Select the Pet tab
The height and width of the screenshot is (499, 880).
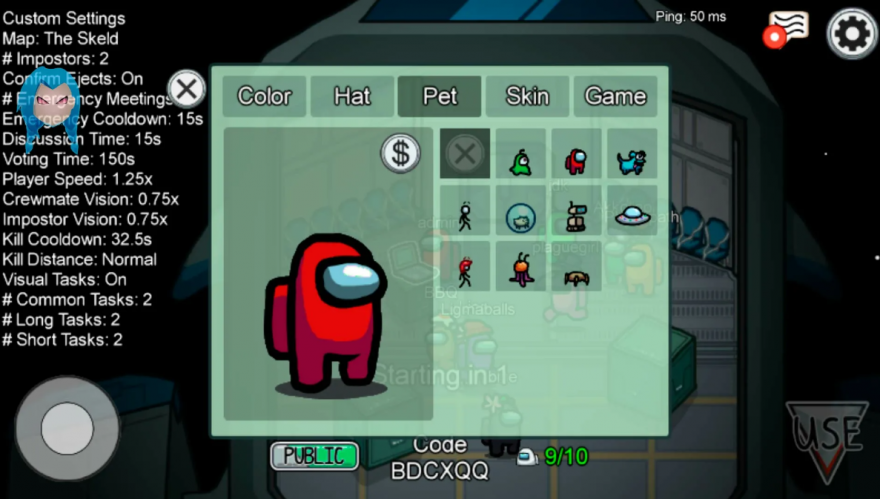point(440,96)
